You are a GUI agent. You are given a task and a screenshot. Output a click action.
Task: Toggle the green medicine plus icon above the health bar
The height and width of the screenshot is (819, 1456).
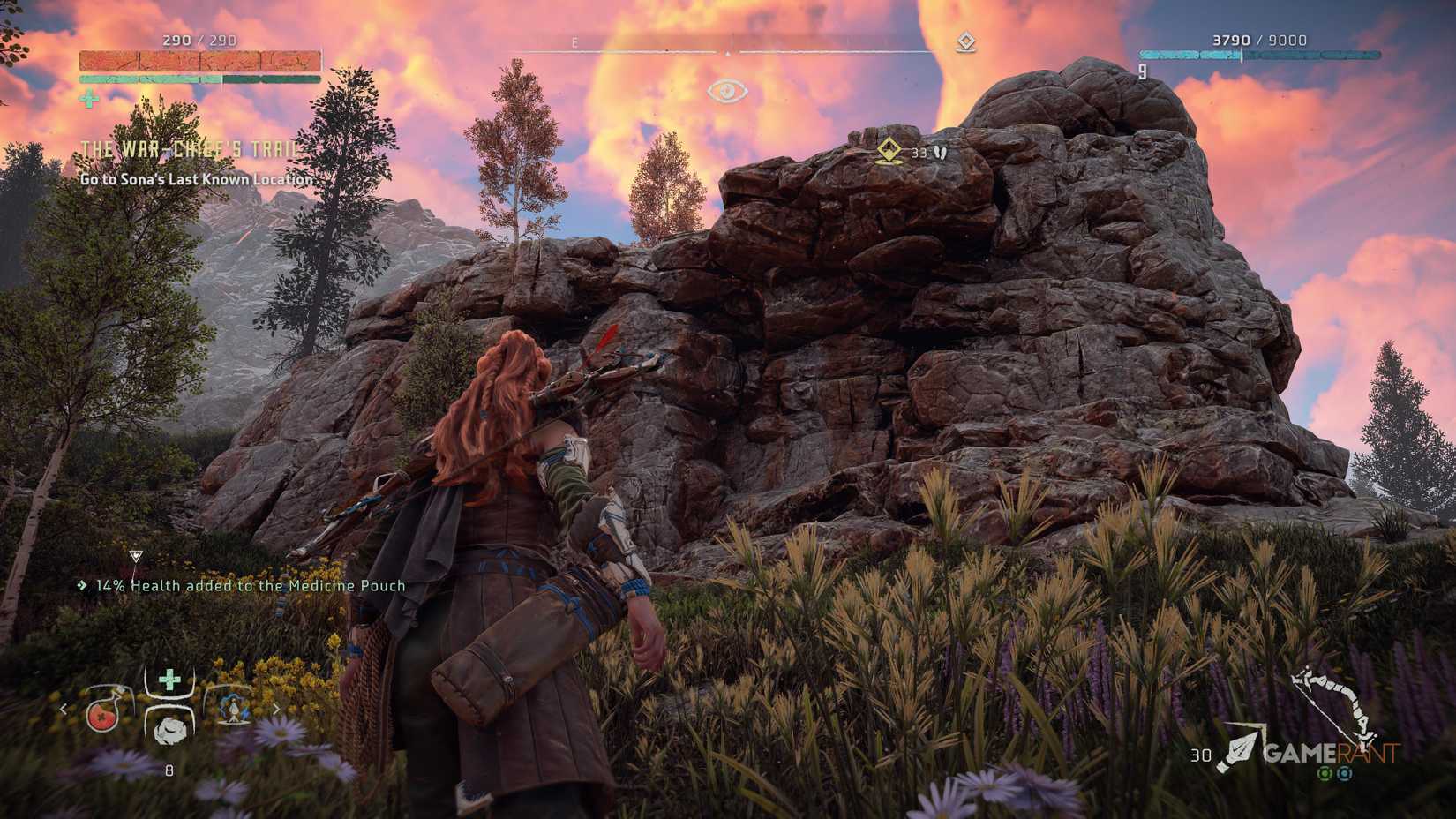click(87, 100)
